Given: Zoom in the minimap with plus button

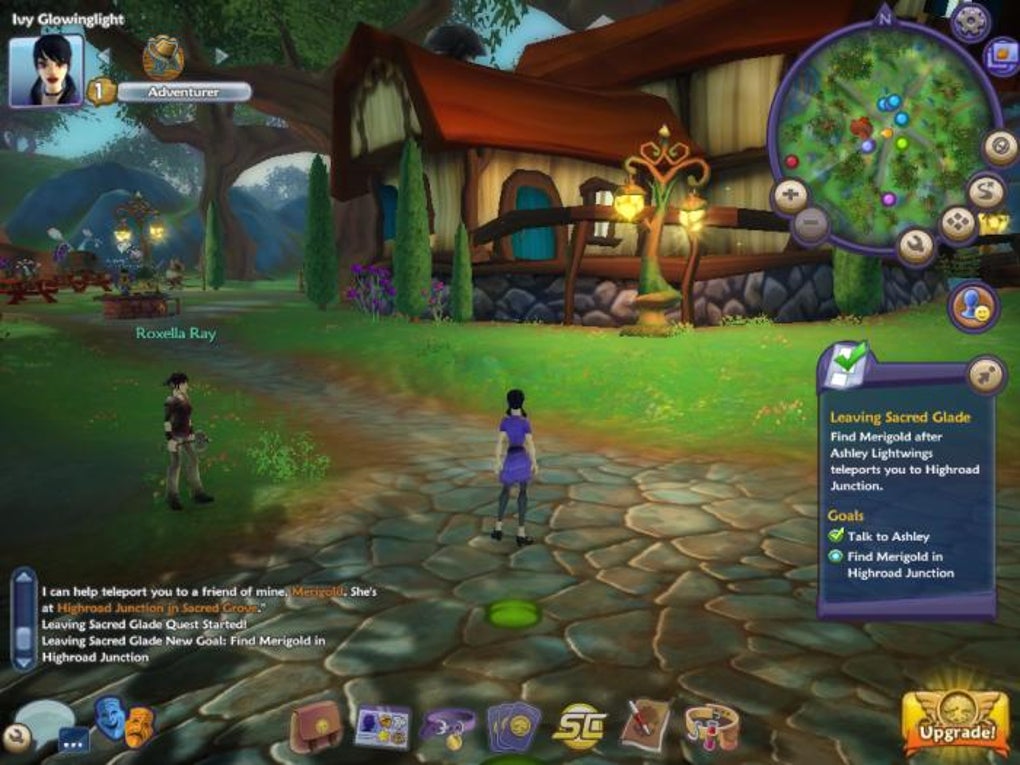Looking at the screenshot, I should (x=790, y=196).
